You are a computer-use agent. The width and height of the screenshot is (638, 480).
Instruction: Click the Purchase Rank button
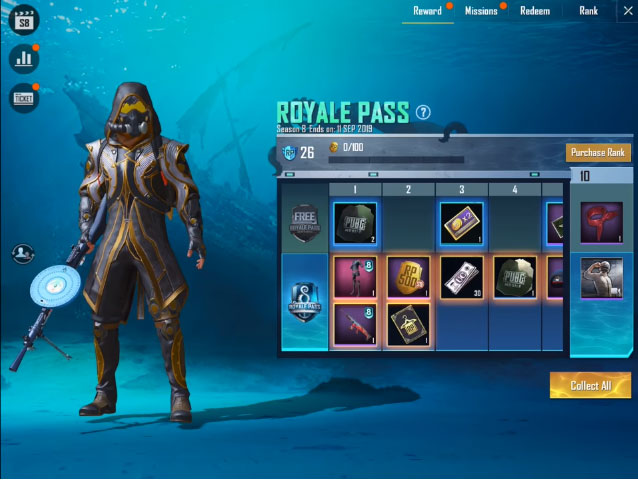(598, 153)
